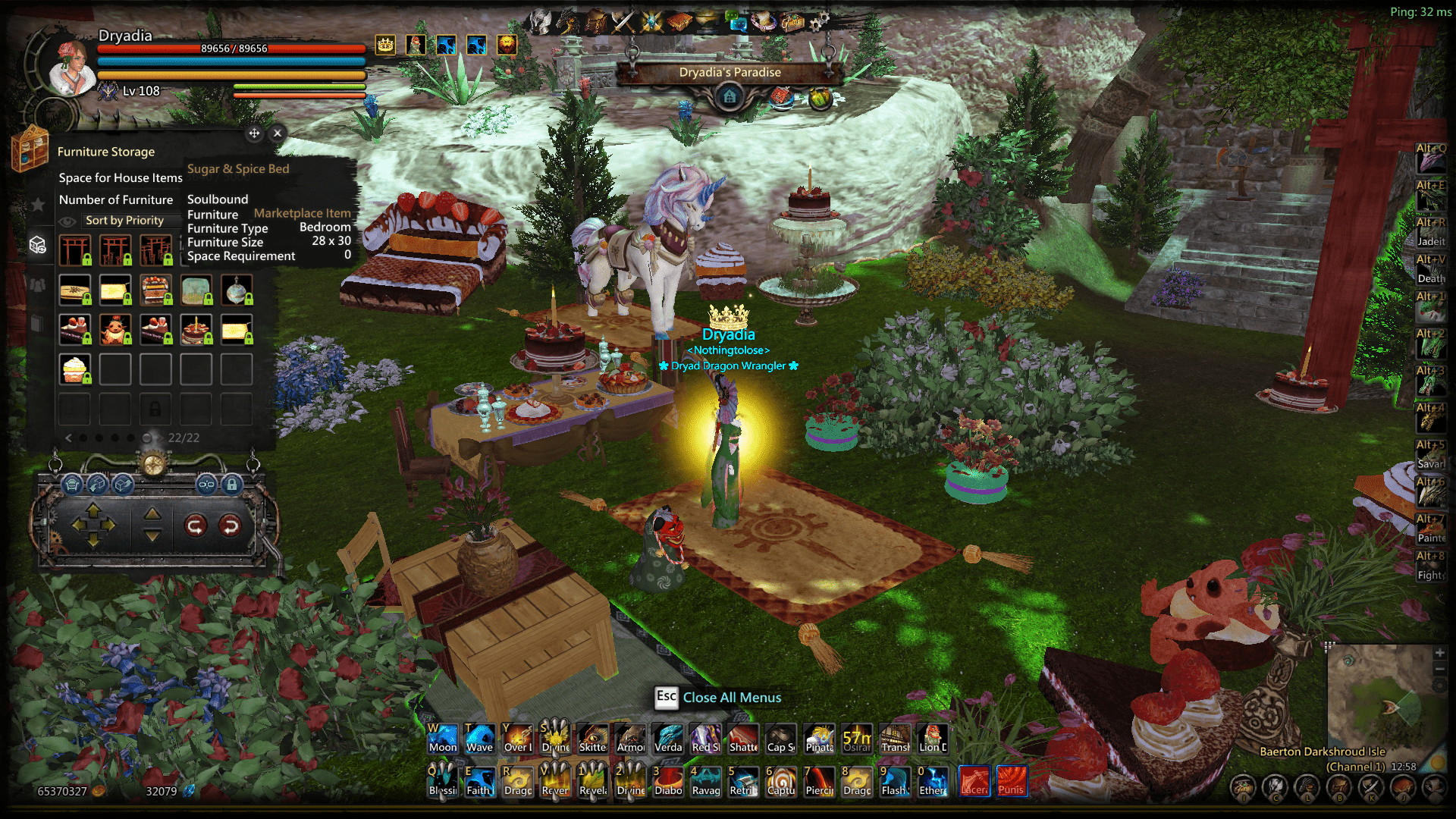
Task: Open the dragon head mount menu
Action: (568, 22)
